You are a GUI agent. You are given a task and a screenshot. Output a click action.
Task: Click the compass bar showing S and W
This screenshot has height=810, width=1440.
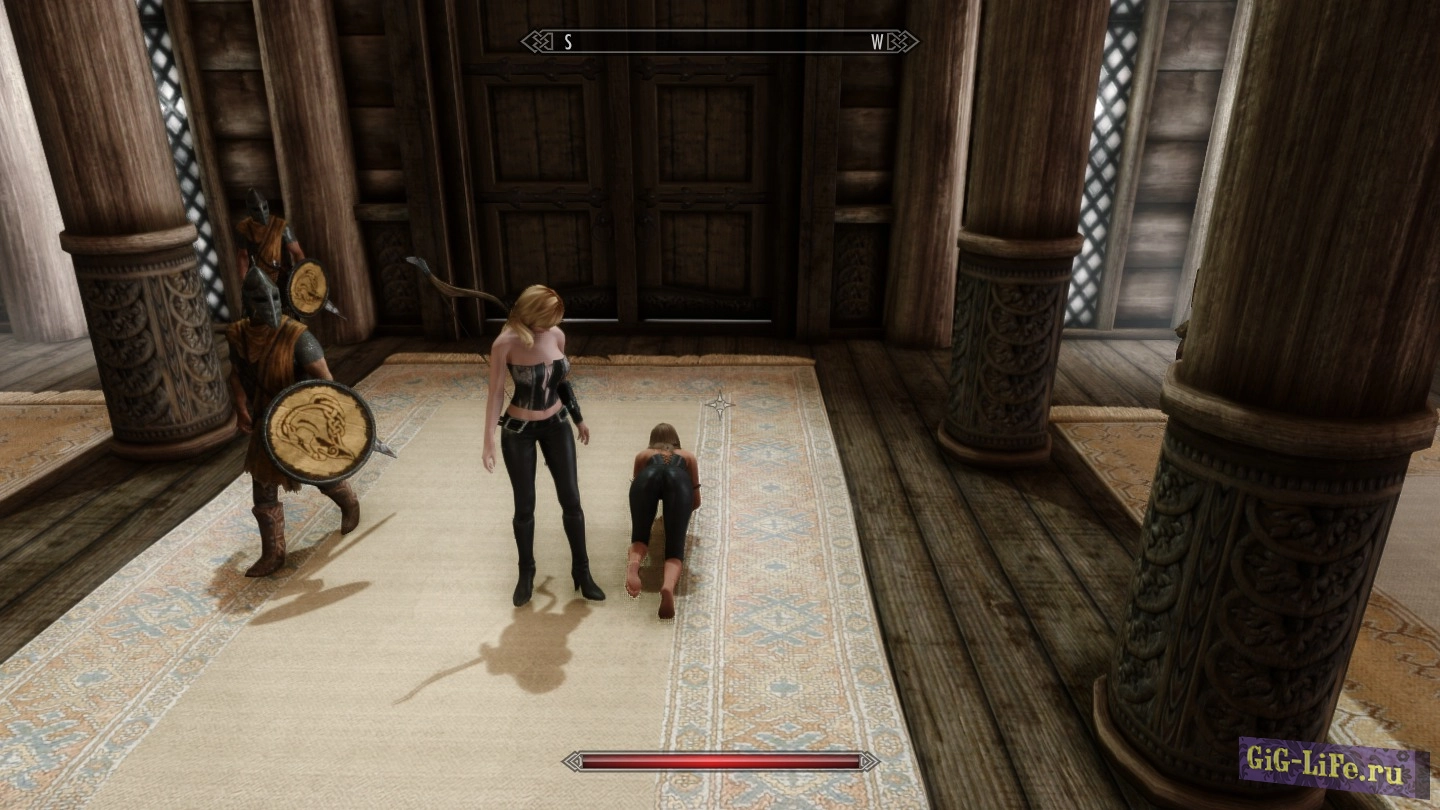click(x=720, y=42)
